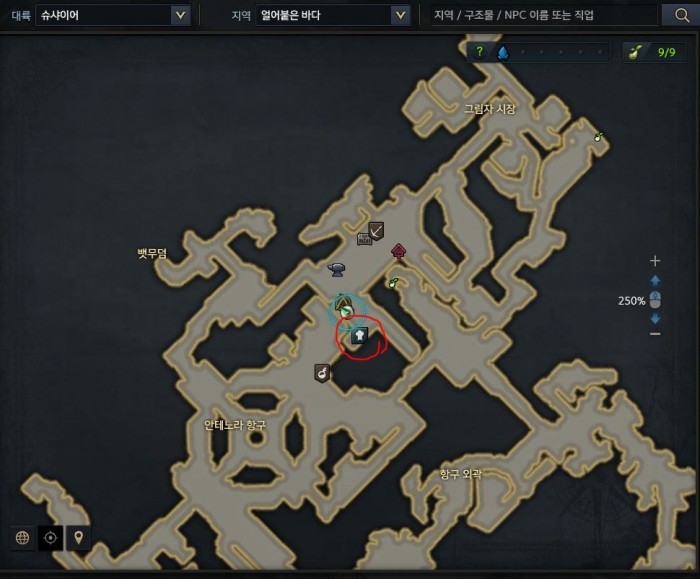Screen dimensions: 700x579
Task: Select the Mokoko seed near 그림자 시장
Action: click(598, 136)
